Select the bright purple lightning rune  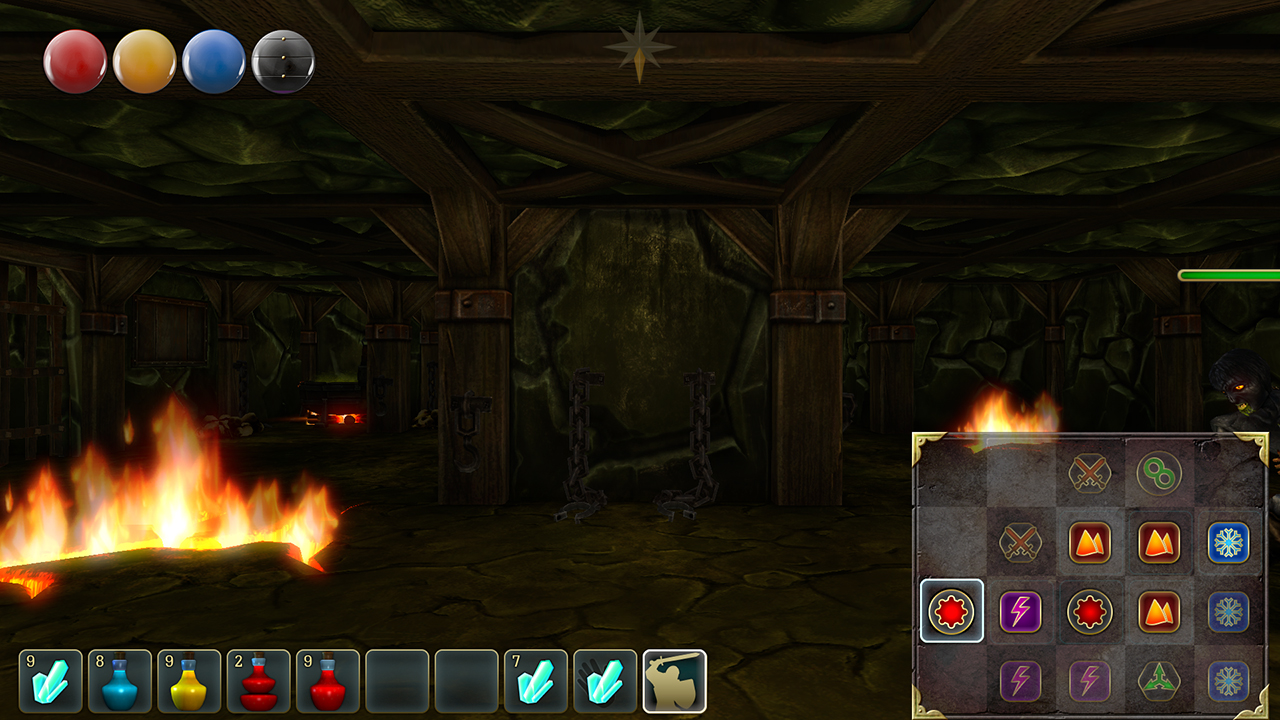coord(1021,611)
